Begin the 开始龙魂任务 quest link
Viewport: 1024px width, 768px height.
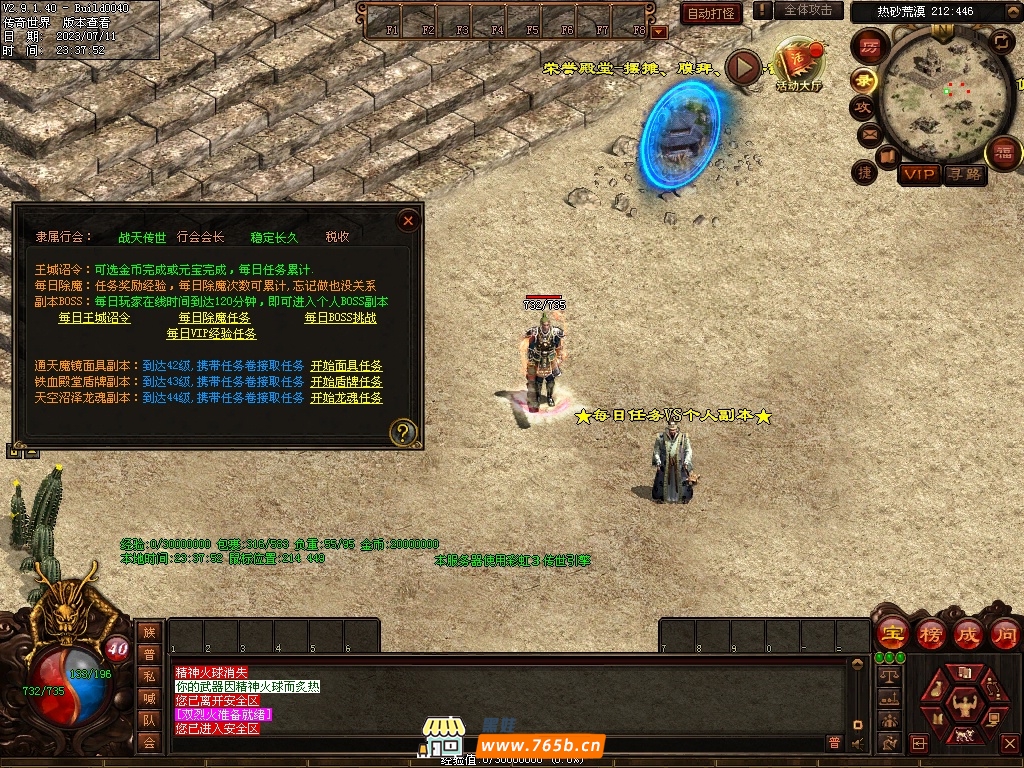pyautogui.click(x=346, y=398)
